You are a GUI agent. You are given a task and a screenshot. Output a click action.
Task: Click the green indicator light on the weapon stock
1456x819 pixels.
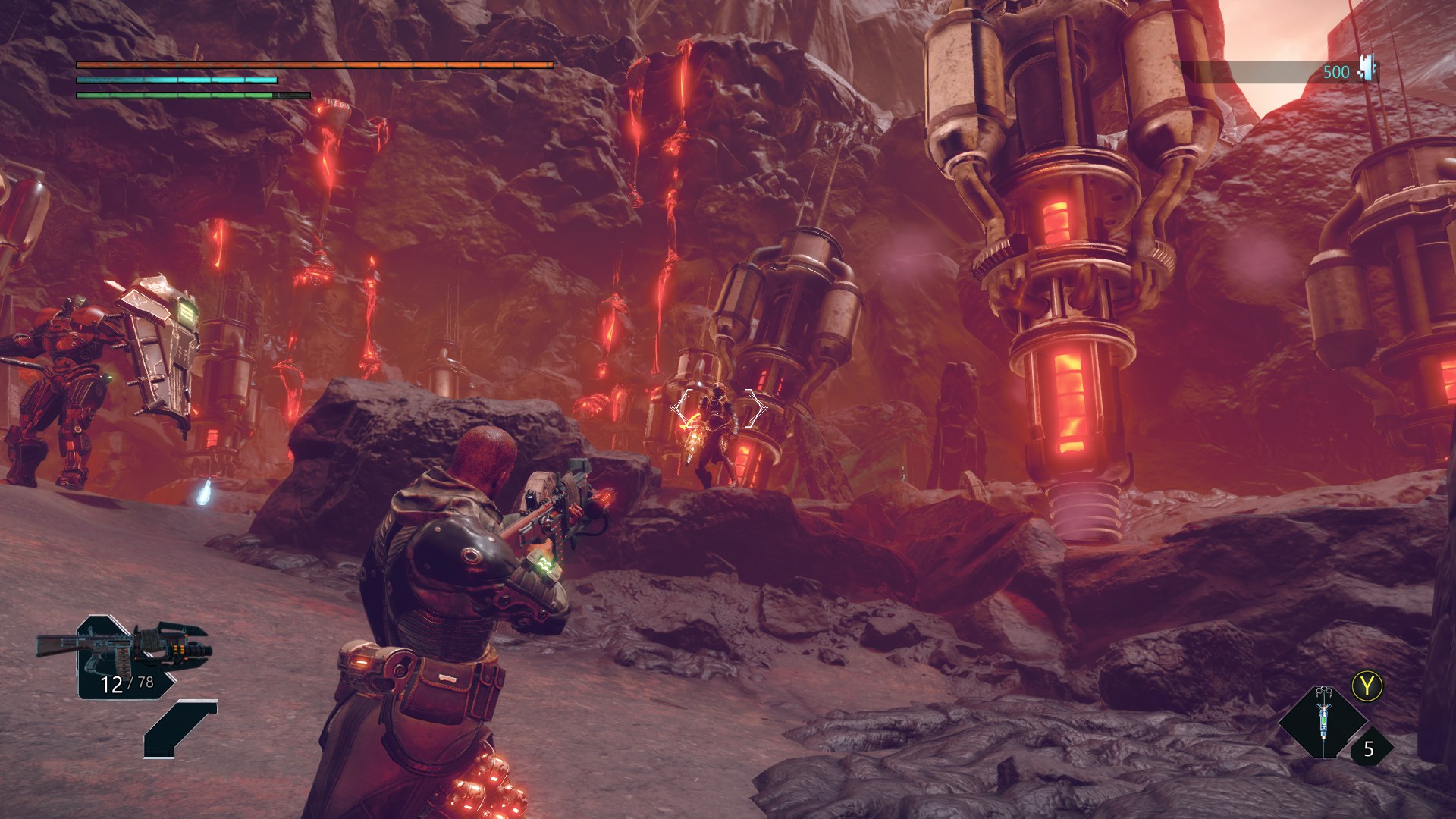tap(544, 564)
